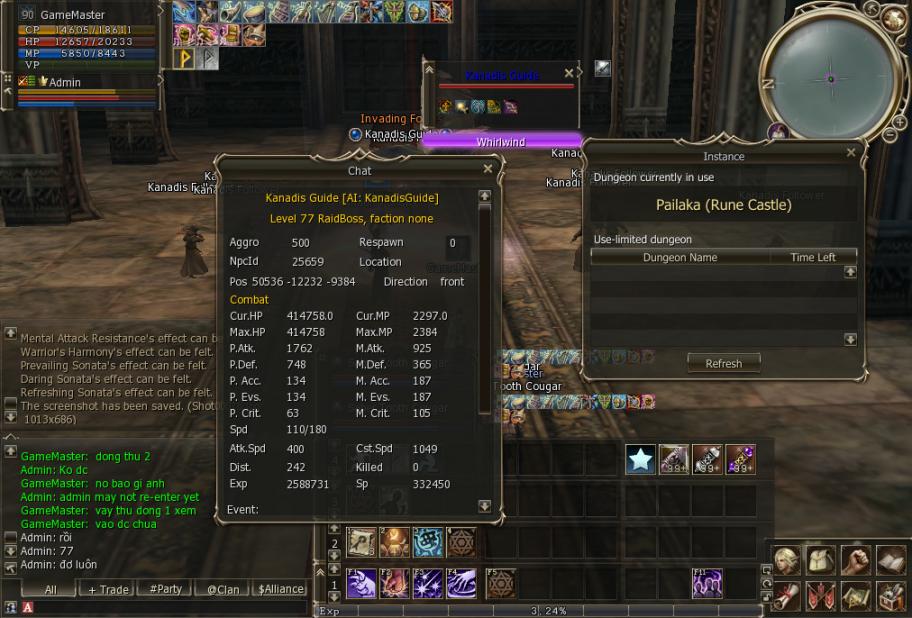Switch to the $Alliance chat tab
Viewport: 912px width, 618px height.
[x=281, y=589]
